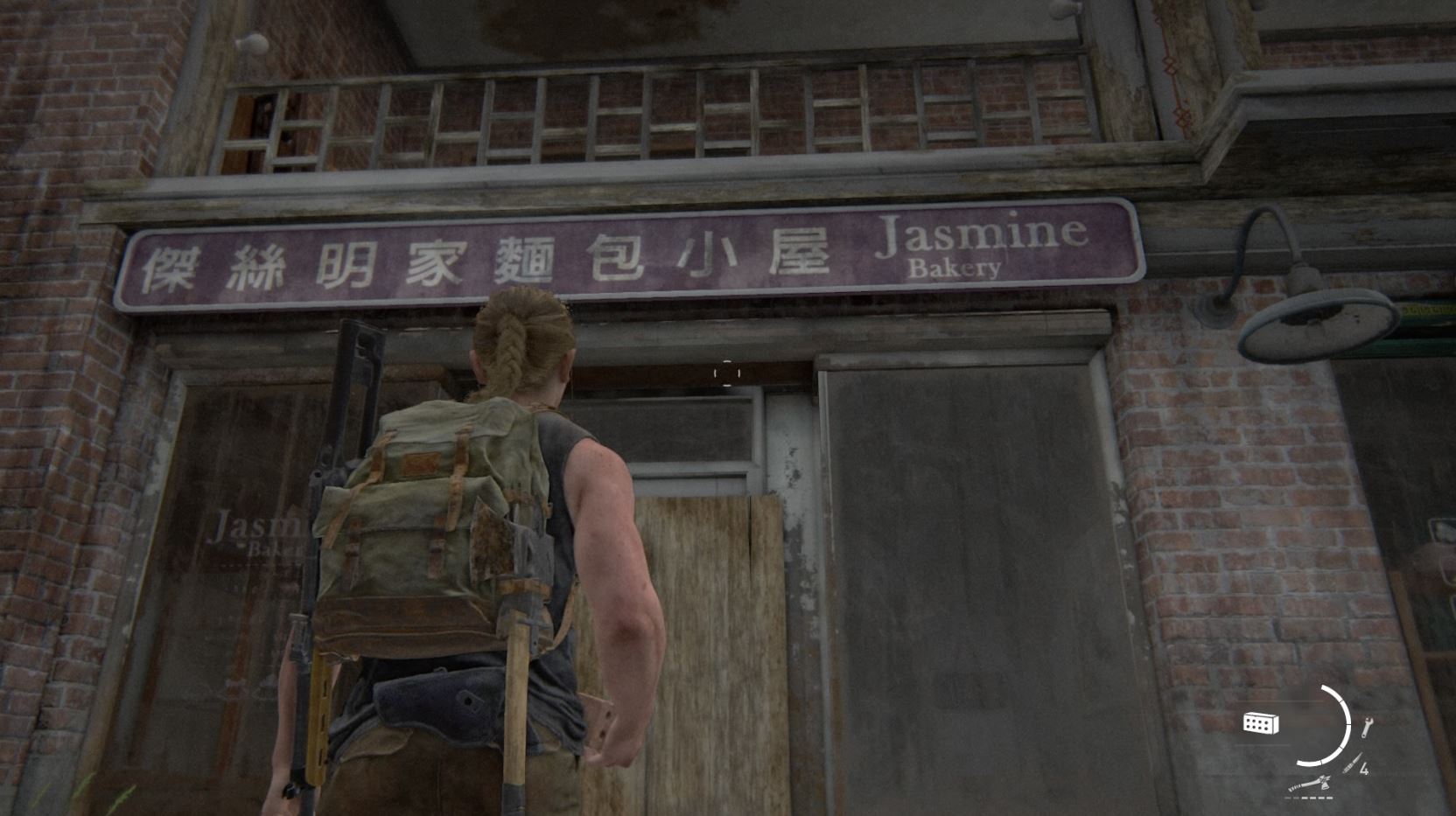Click the wrench crafting icon
This screenshot has height=816, width=1456.
(x=1367, y=728)
